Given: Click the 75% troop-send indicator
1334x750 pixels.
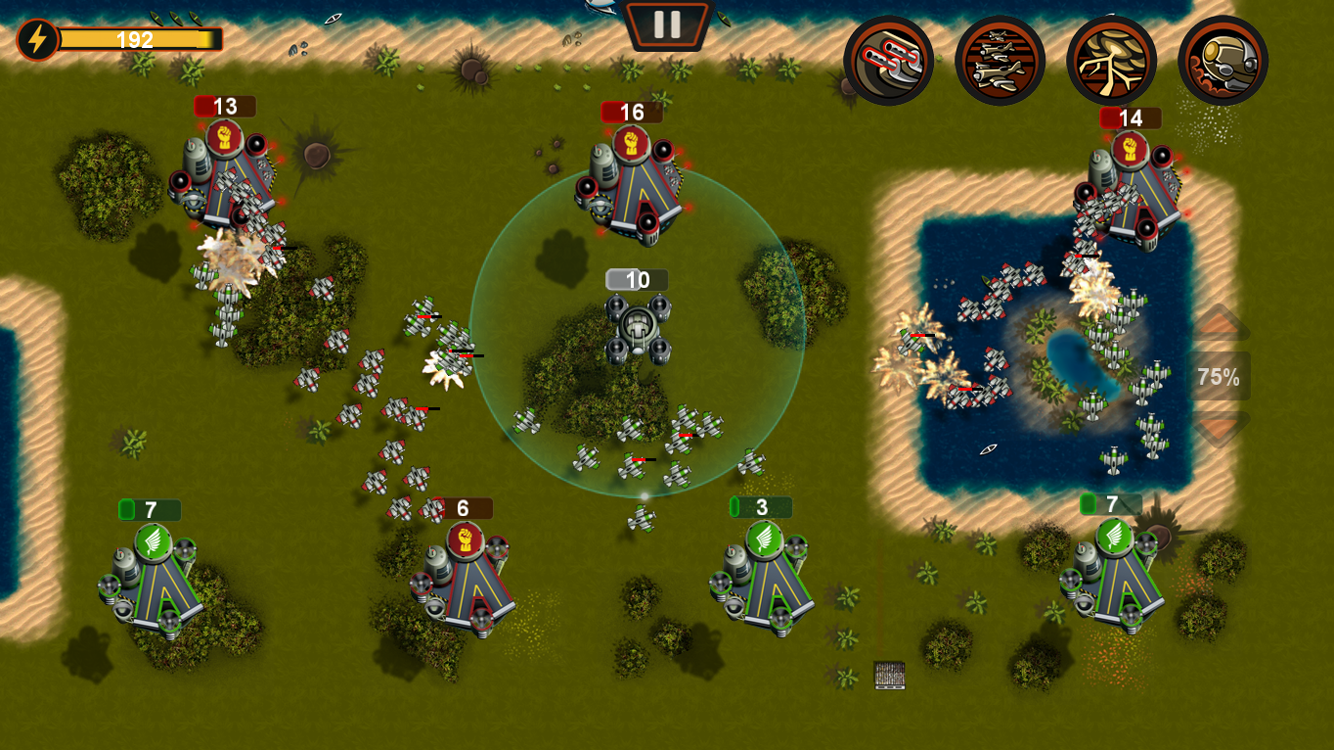Looking at the screenshot, I should (1218, 377).
